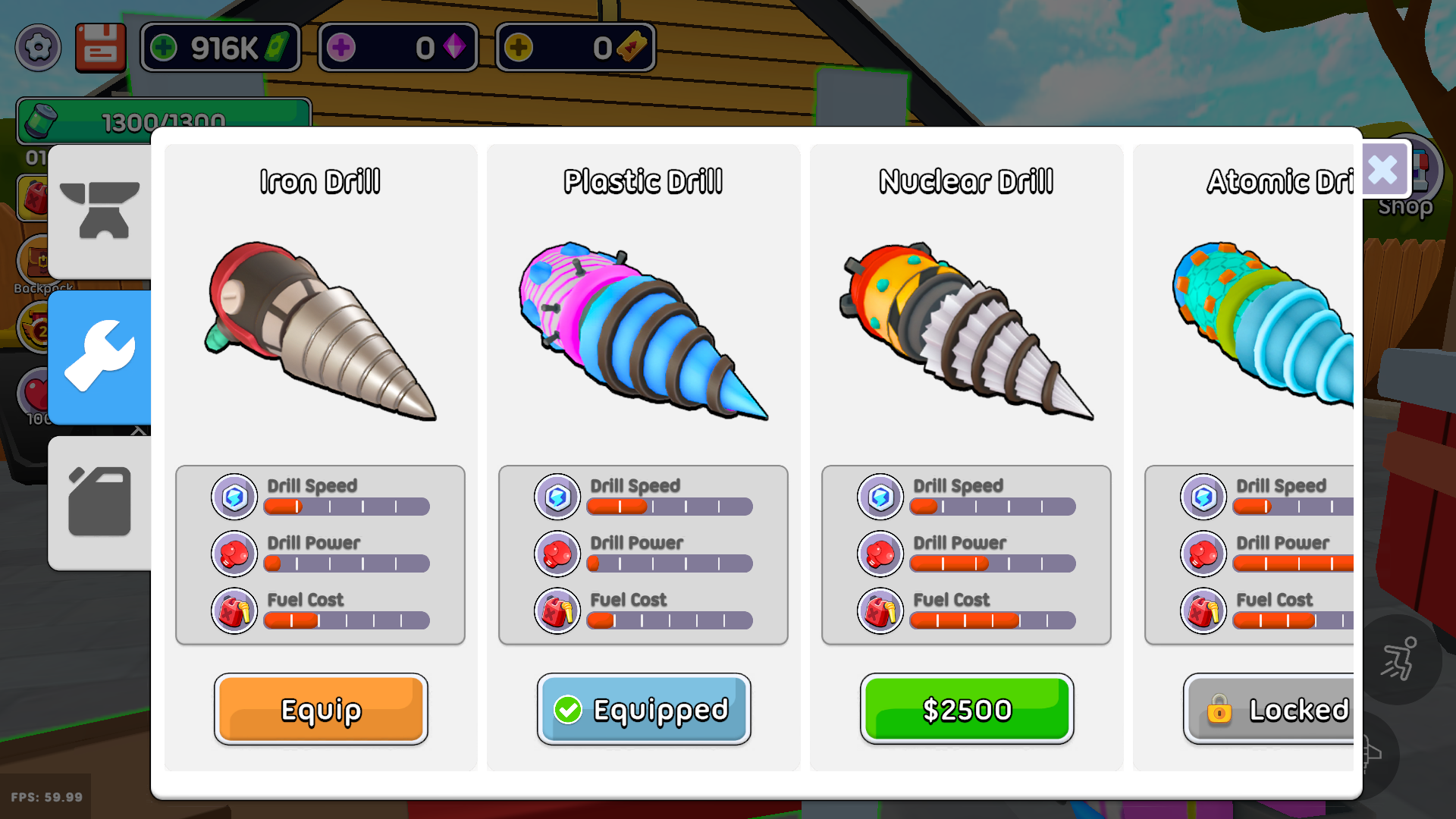Close the drill selection window
The image size is (1456, 819).
click(x=1383, y=170)
